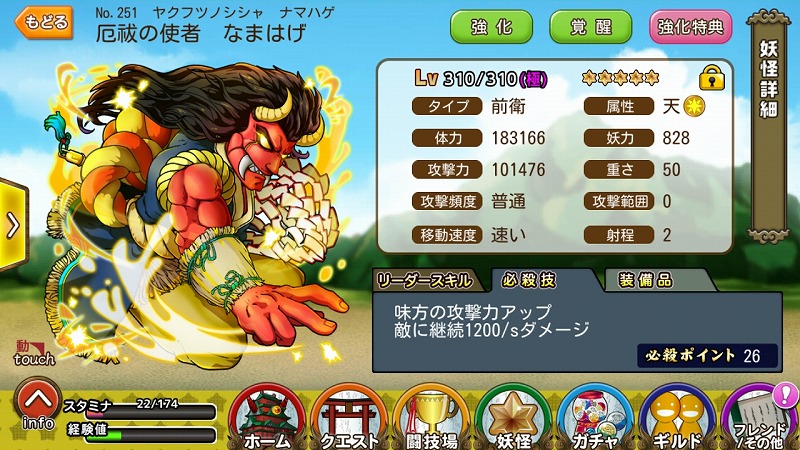Toggle the gold padlock lock icon
Image resolution: width=800 pixels, height=450 pixels.
[711, 76]
